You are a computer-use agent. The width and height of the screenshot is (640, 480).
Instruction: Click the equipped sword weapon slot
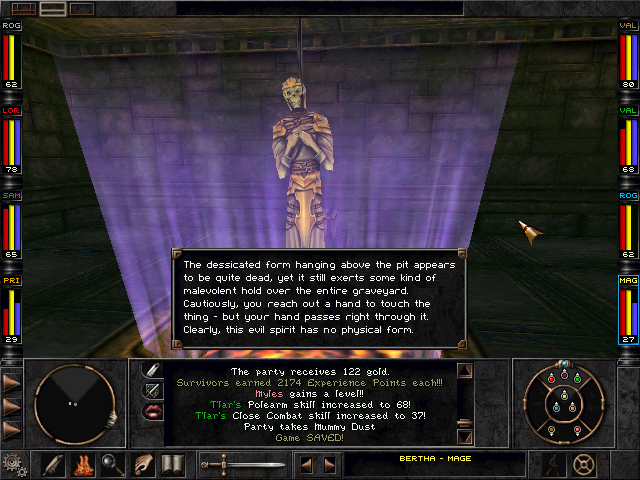243,464
